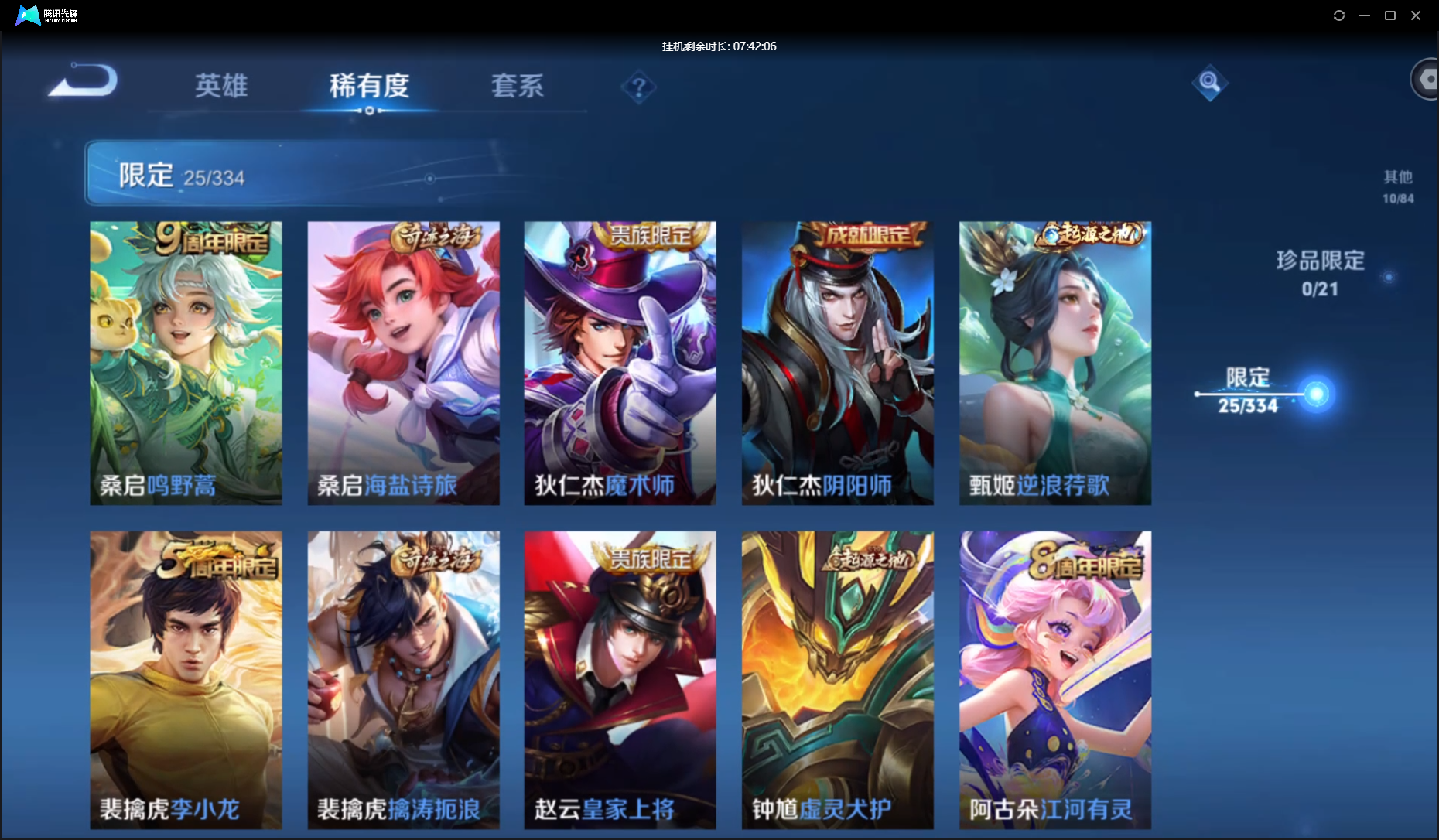
Task: View the 赵云 皇家上将 skin card
Action: [x=620, y=679]
